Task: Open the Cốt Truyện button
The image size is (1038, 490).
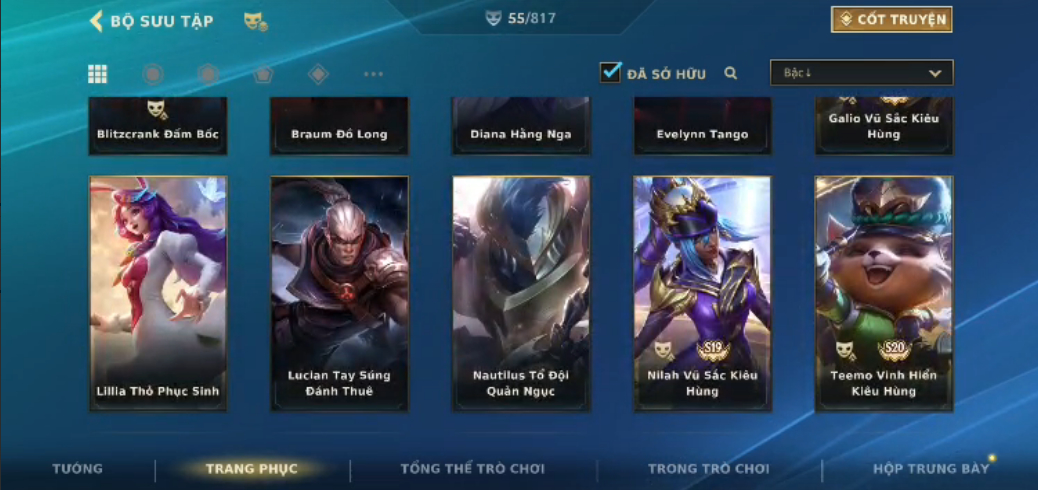Action: [x=891, y=20]
